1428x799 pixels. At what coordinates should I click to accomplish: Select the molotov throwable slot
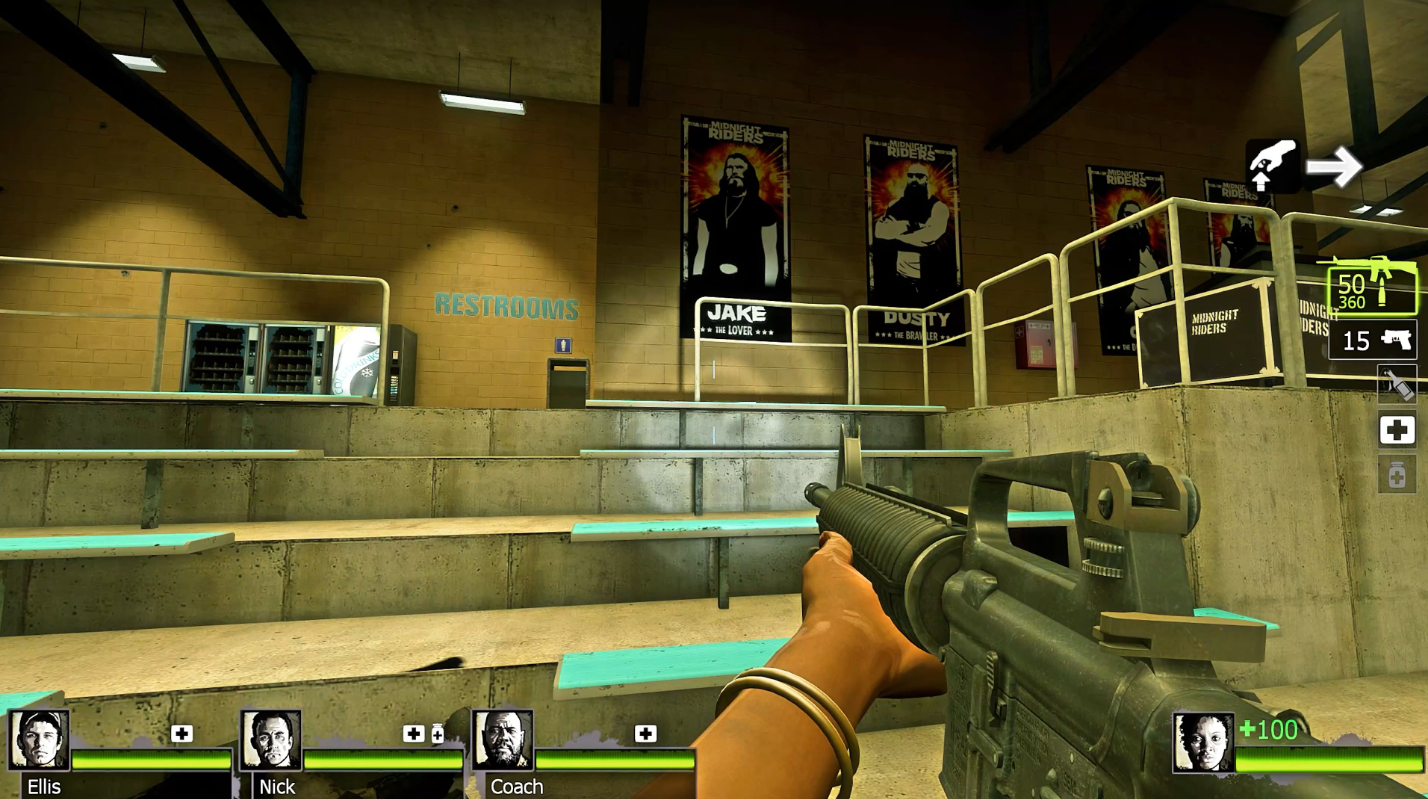coord(1397,384)
